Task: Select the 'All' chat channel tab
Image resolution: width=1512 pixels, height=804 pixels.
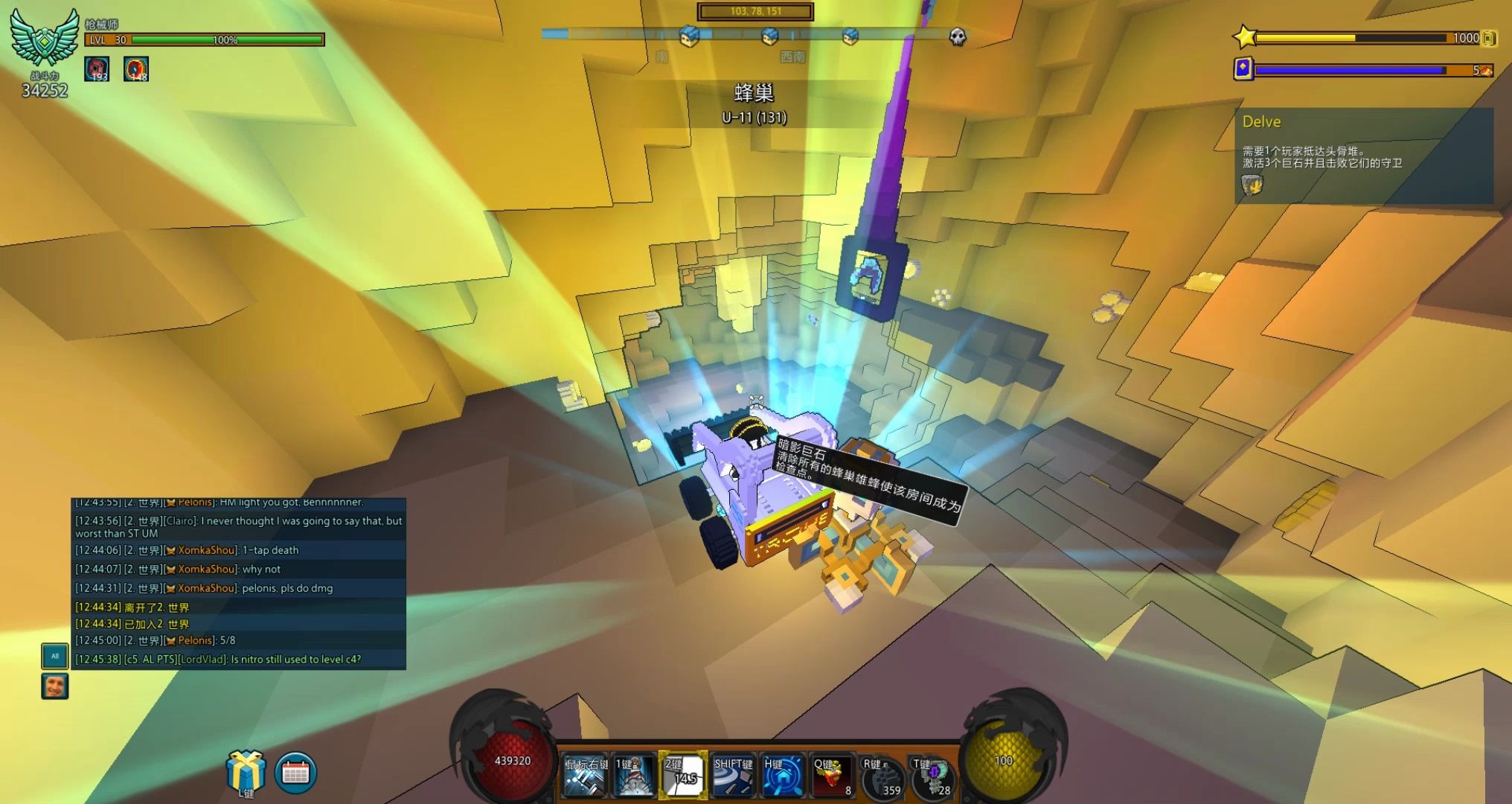Action: [x=54, y=656]
